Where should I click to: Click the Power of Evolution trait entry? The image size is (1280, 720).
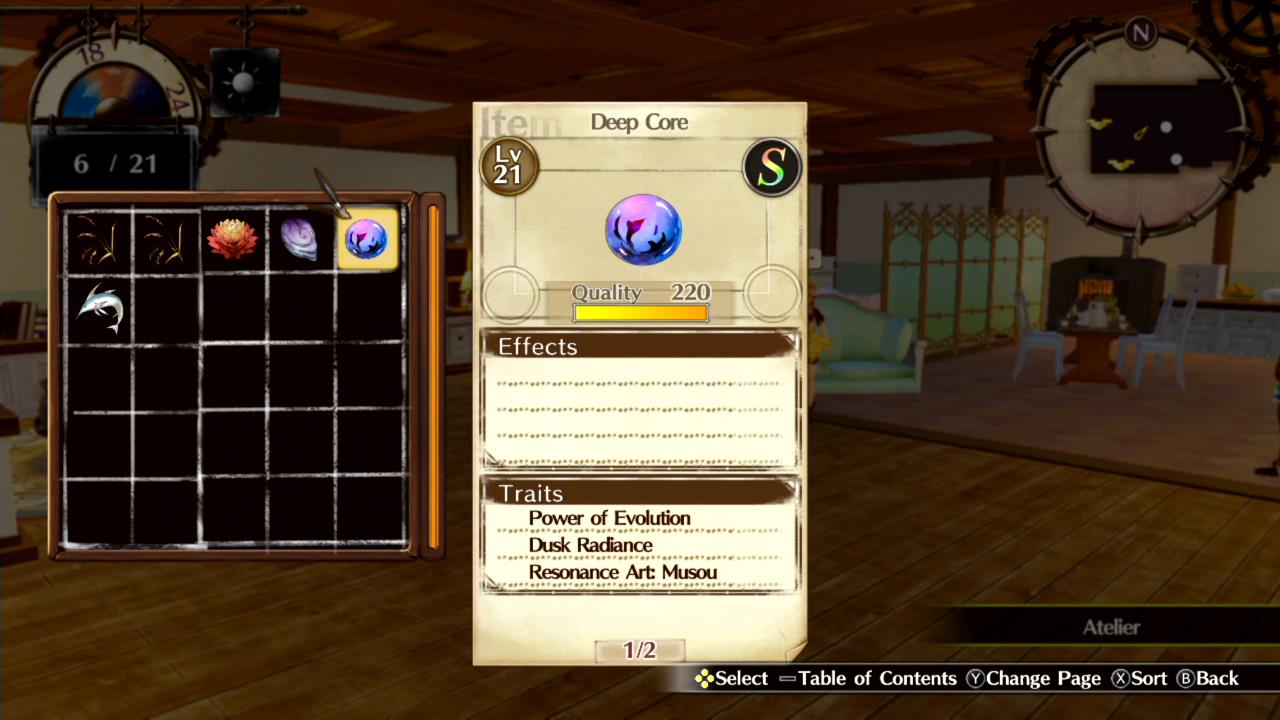tap(609, 518)
